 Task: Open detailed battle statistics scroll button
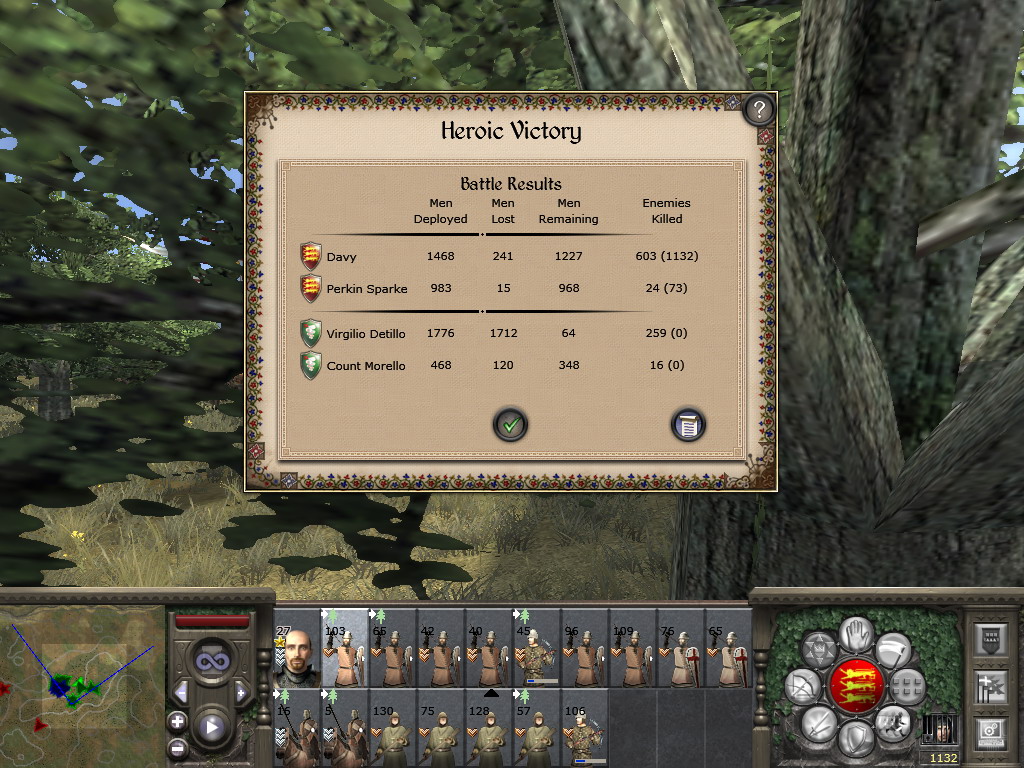click(688, 425)
